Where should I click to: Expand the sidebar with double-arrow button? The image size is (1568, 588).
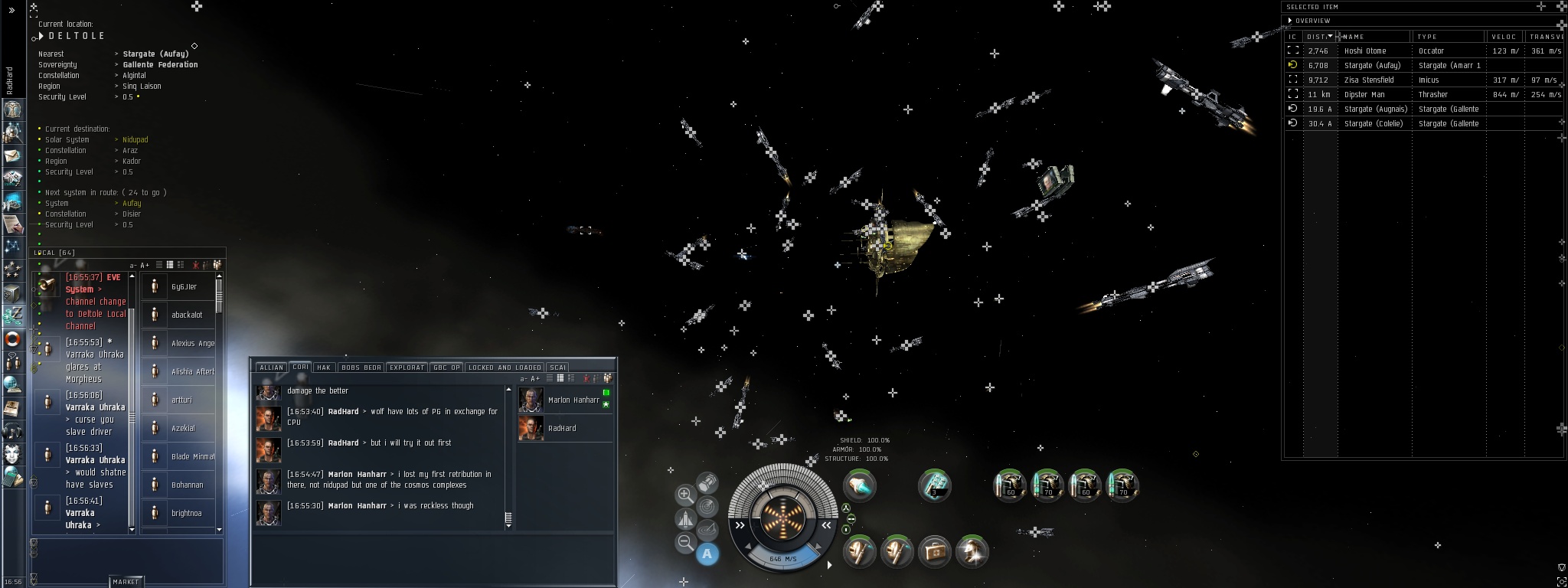click(11, 11)
